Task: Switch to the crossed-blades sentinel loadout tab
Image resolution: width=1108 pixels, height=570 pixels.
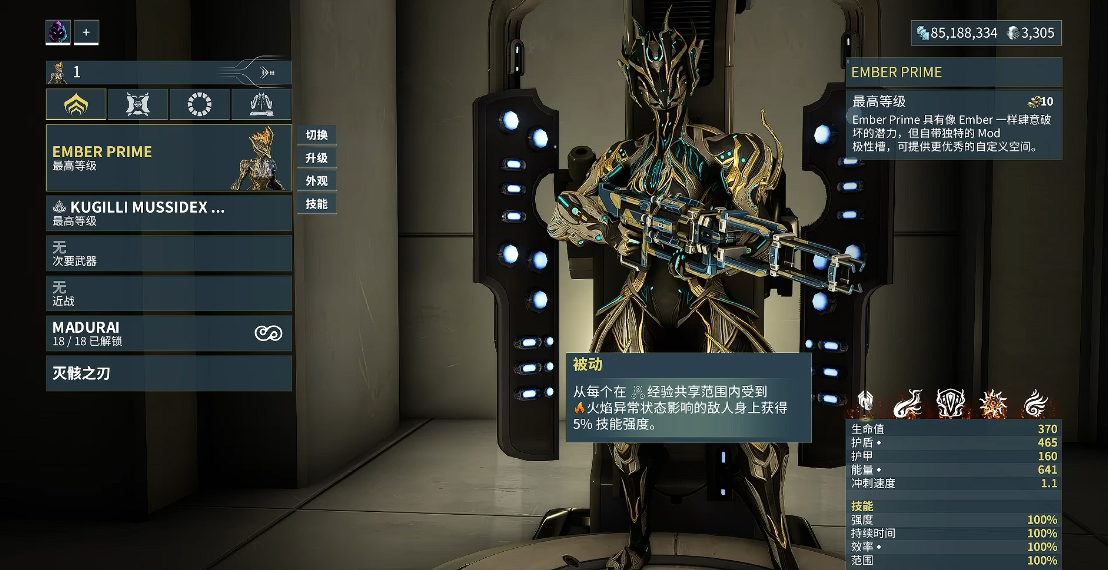Action: (138, 104)
